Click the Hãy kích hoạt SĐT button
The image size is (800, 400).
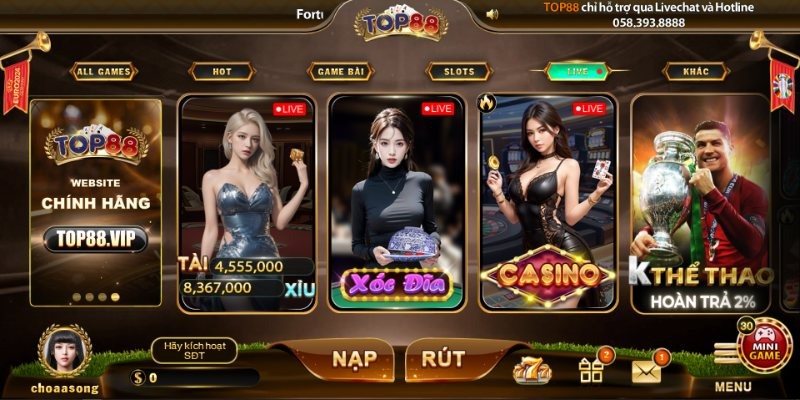(194, 350)
